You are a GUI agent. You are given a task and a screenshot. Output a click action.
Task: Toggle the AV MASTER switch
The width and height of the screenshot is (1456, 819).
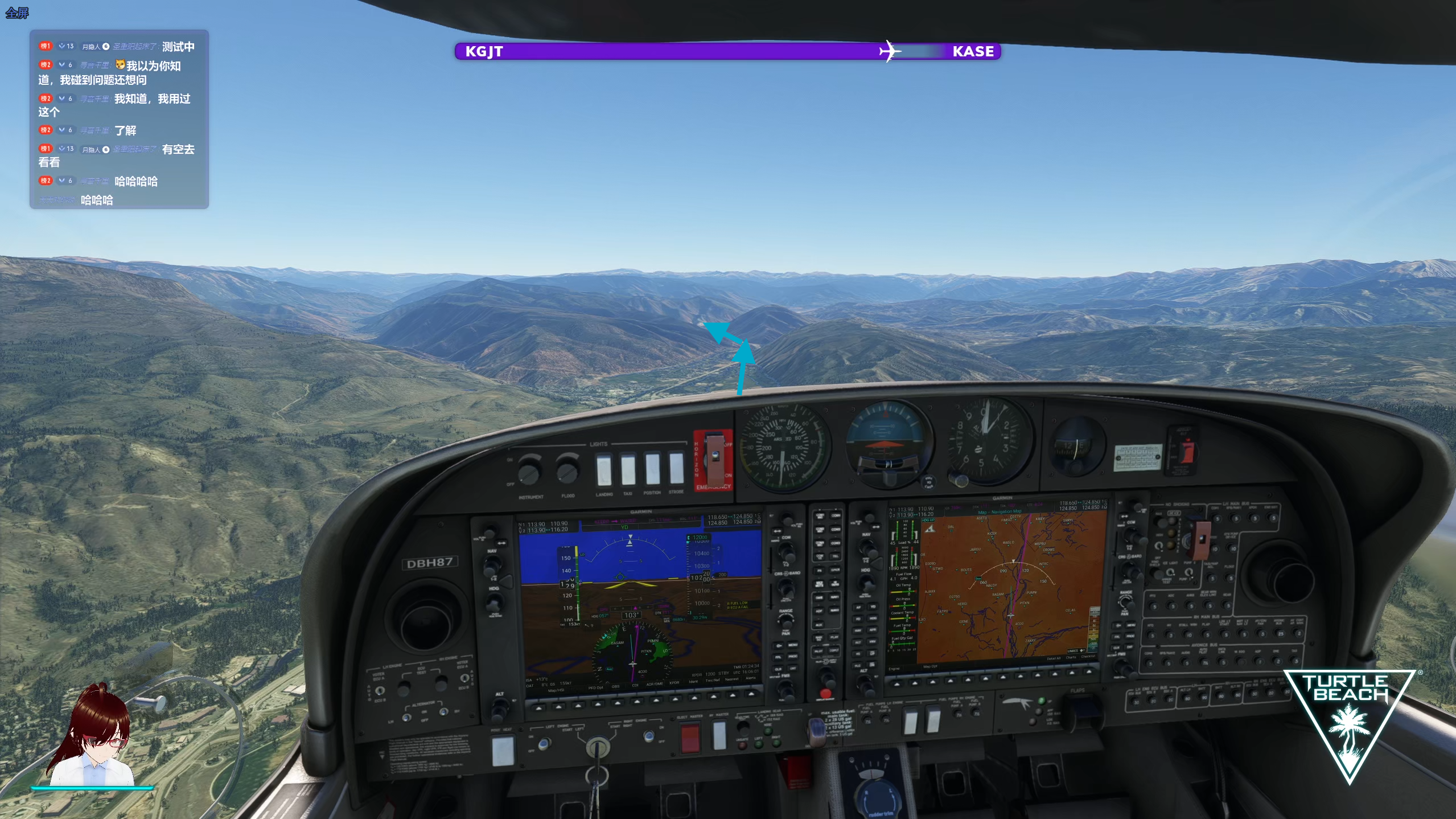[719, 735]
